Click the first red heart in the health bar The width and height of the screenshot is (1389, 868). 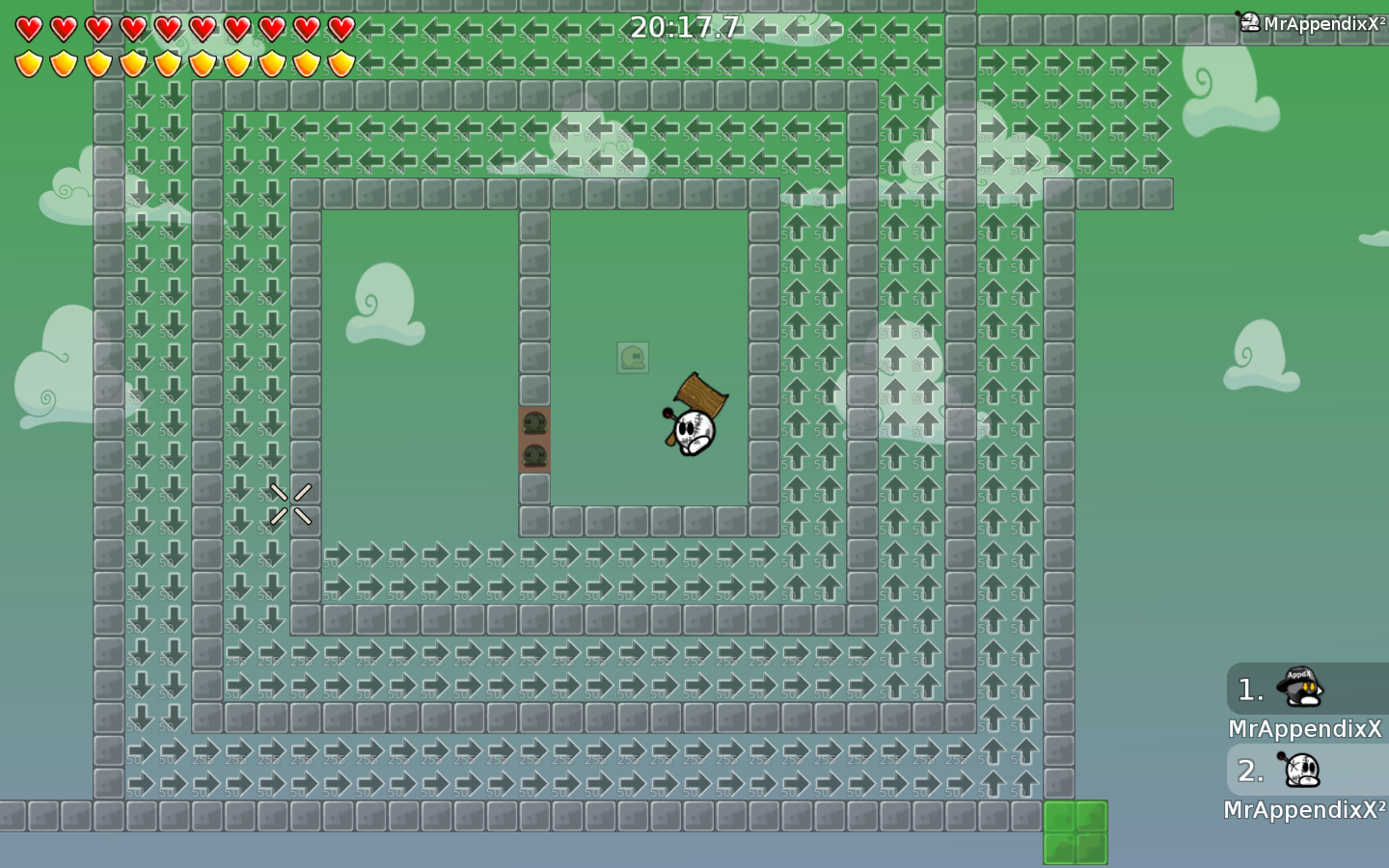pos(27,27)
